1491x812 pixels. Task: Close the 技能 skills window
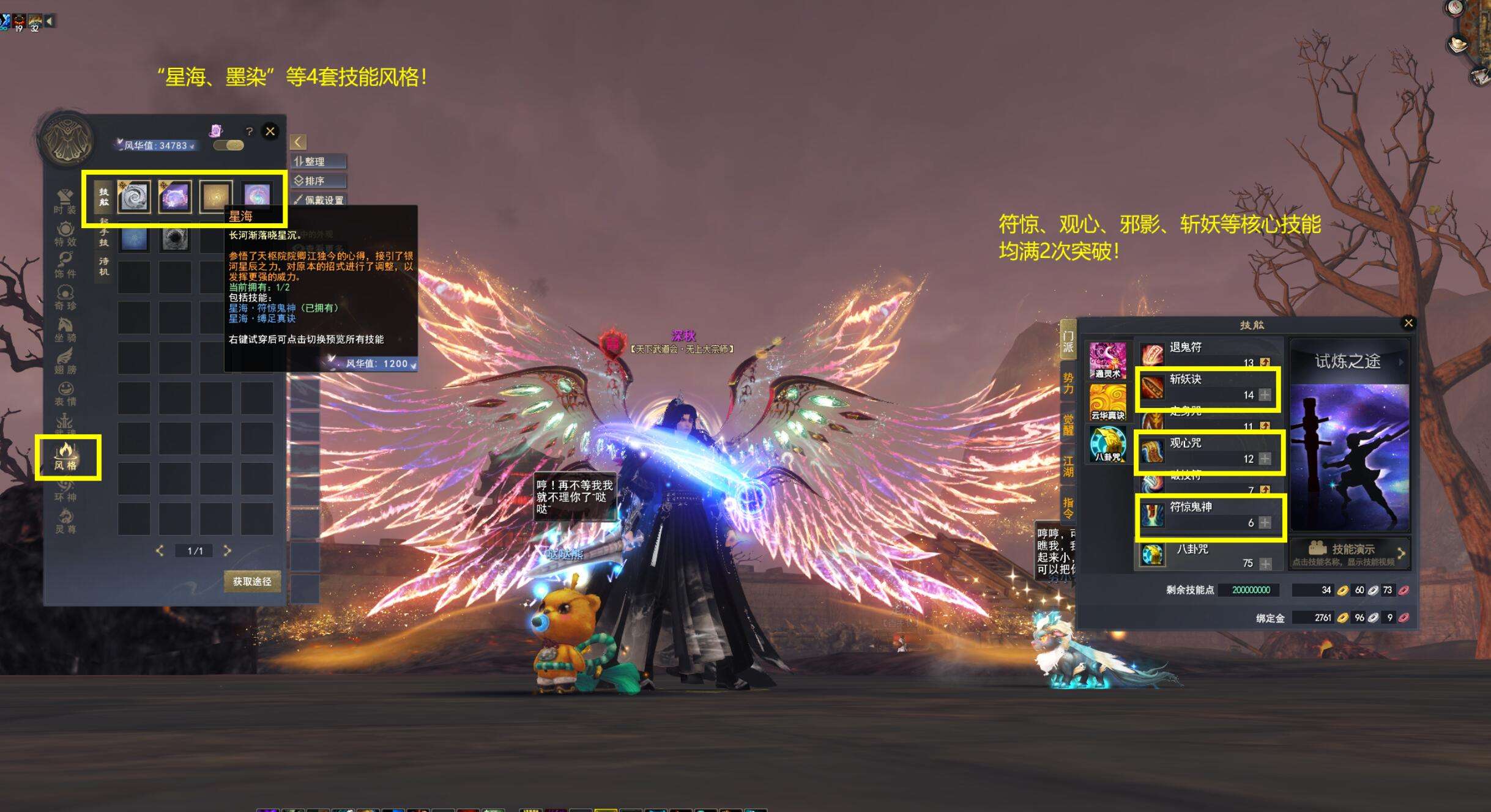1408,323
